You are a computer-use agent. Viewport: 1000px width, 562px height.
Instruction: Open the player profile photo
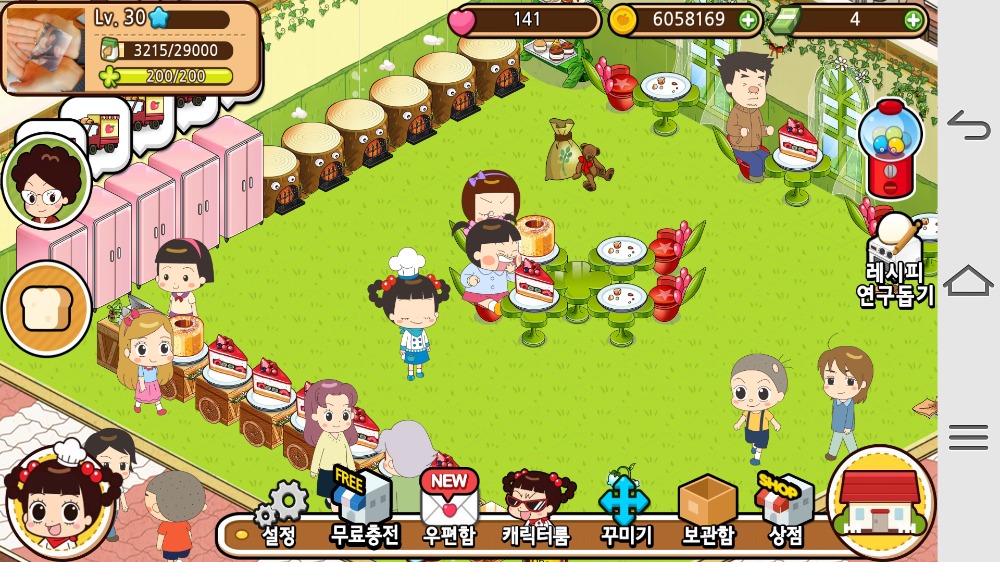(x=45, y=47)
